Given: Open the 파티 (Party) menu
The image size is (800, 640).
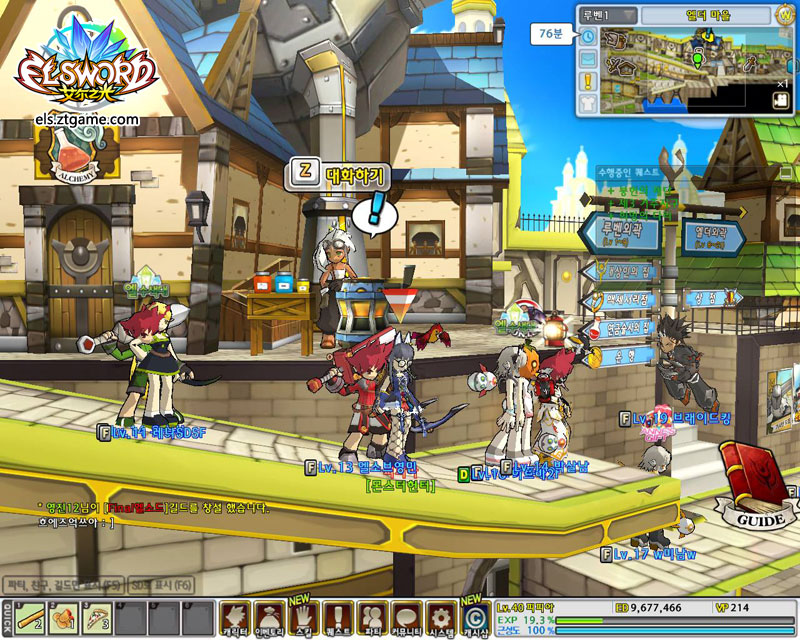Looking at the screenshot, I should click(x=371, y=617).
